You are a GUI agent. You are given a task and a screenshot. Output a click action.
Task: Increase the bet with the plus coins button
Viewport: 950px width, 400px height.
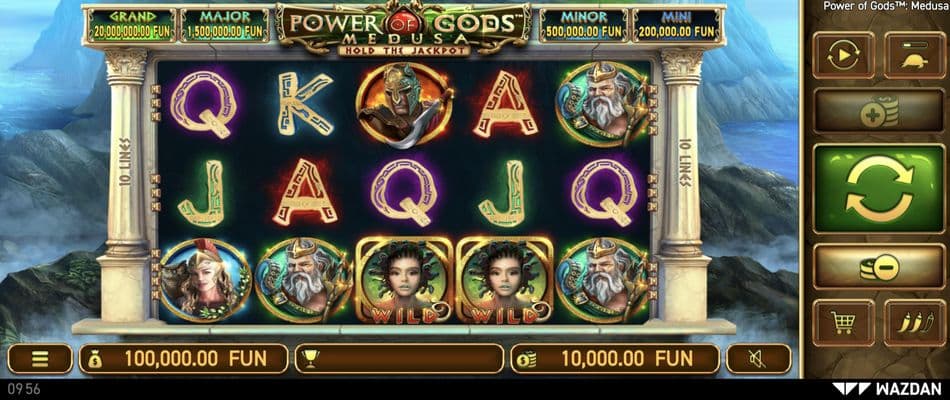[879, 112]
